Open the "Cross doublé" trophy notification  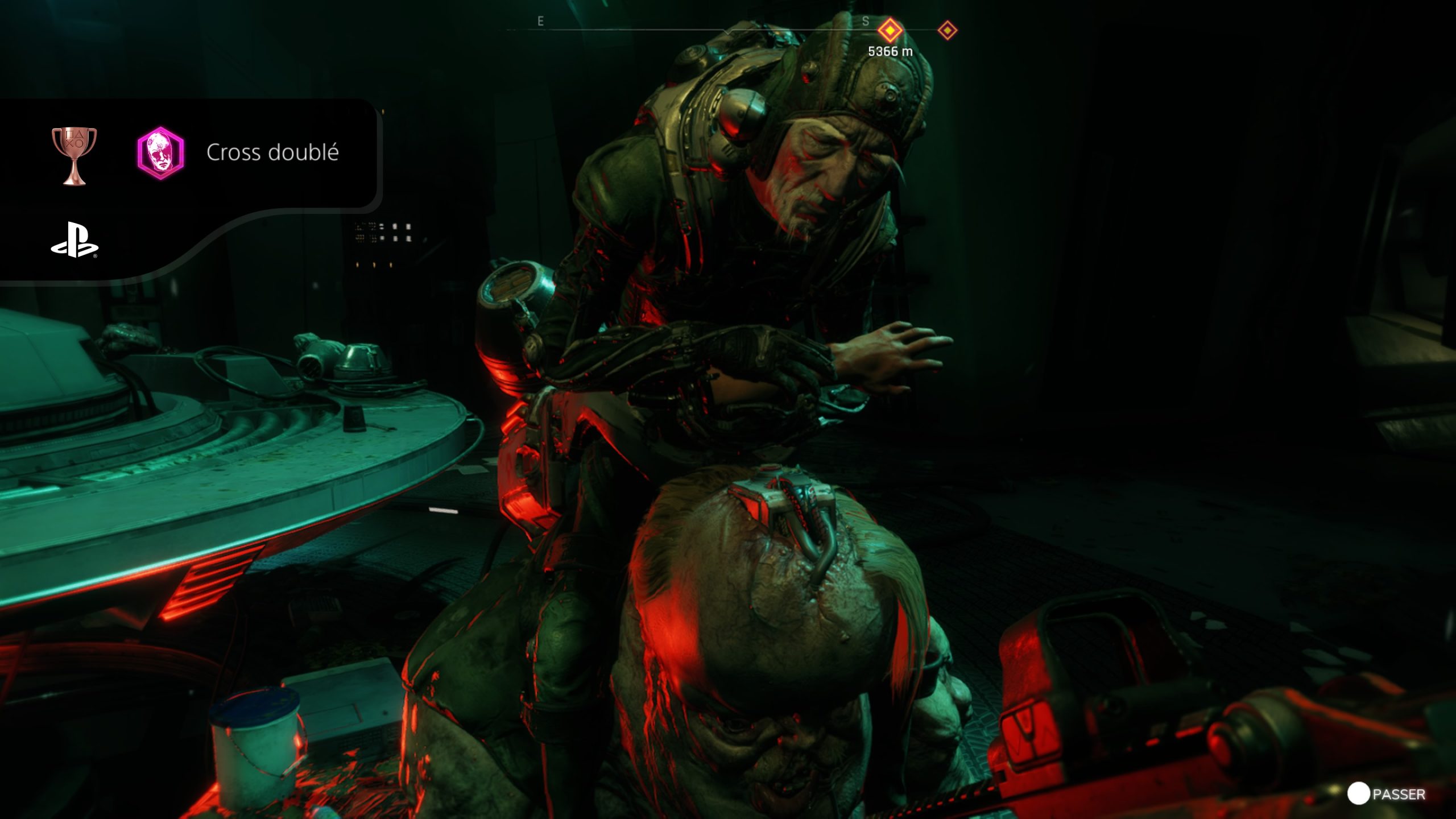pos(272,152)
